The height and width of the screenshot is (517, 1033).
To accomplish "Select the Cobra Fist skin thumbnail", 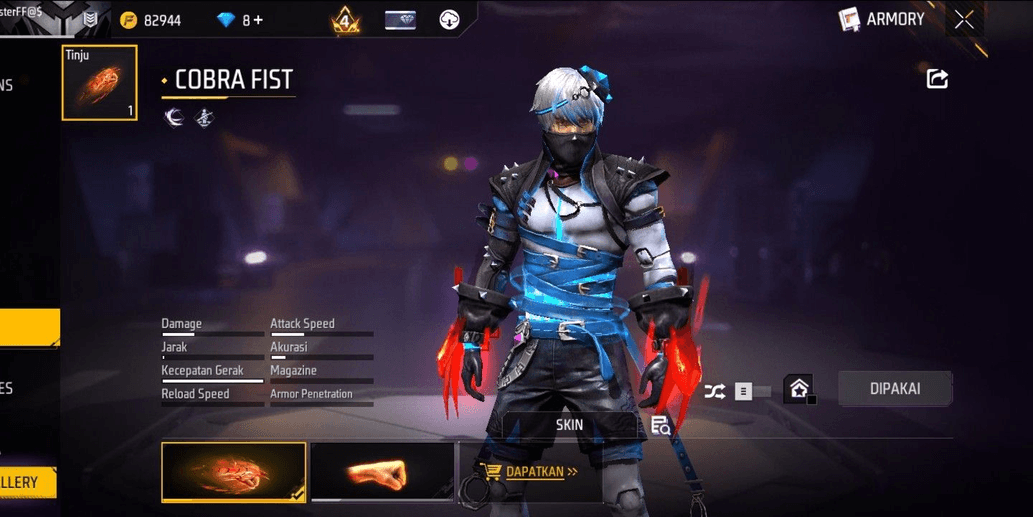I will pos(234,471).
